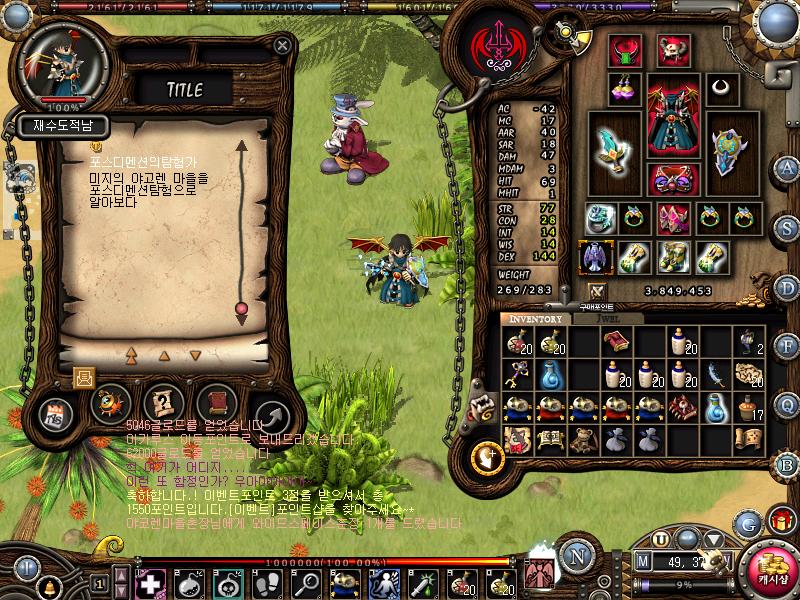Open the quest scroll with question mark
Image resolution: width=800 pixels, height=600 pixels.
coord(163,403)
